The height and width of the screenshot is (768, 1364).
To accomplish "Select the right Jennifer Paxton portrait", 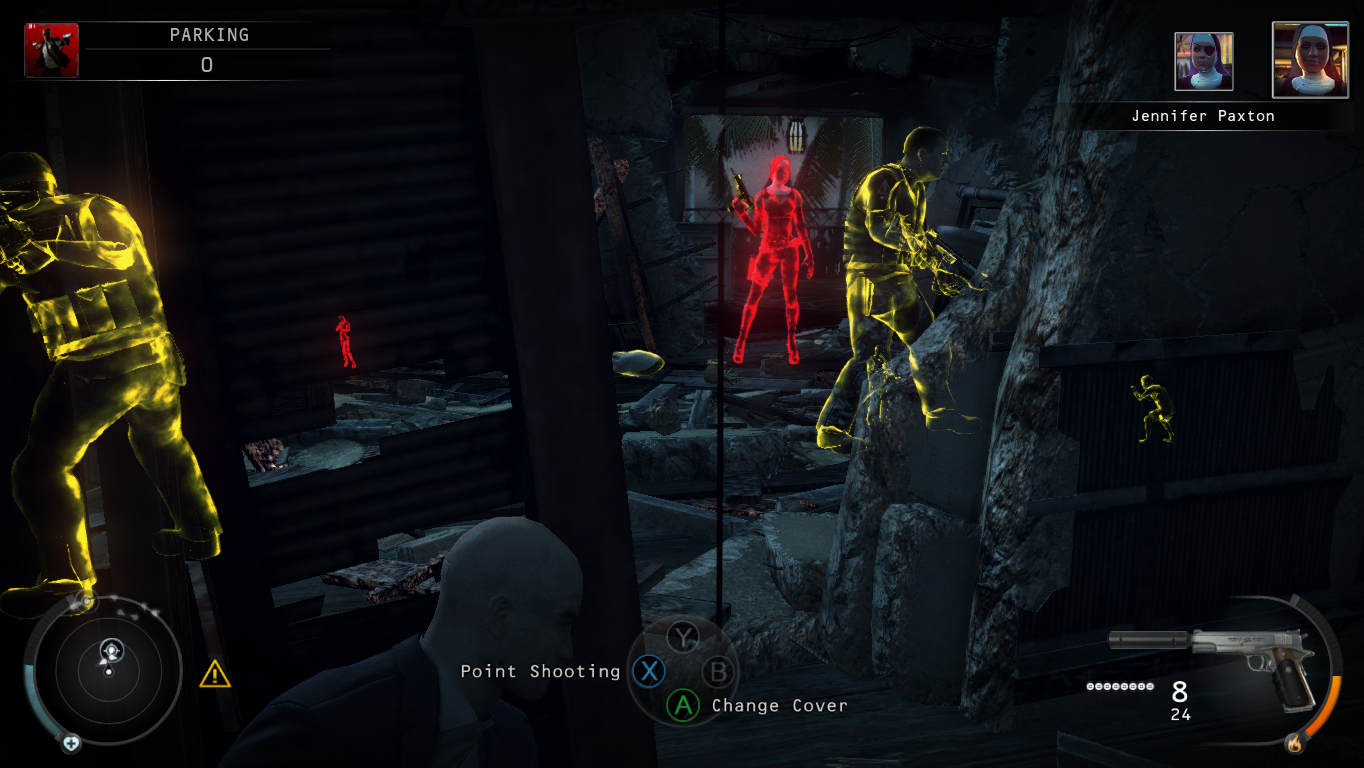I will [1311, 61].
